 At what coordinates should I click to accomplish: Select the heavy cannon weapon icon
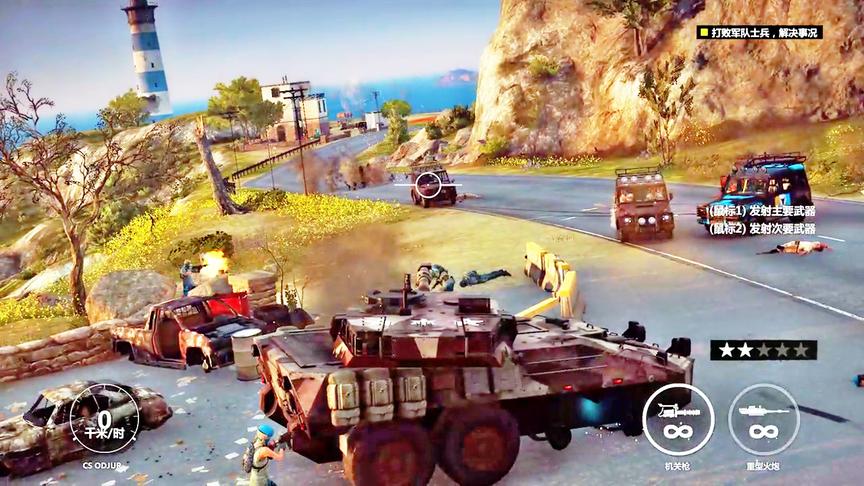[764, 419]
